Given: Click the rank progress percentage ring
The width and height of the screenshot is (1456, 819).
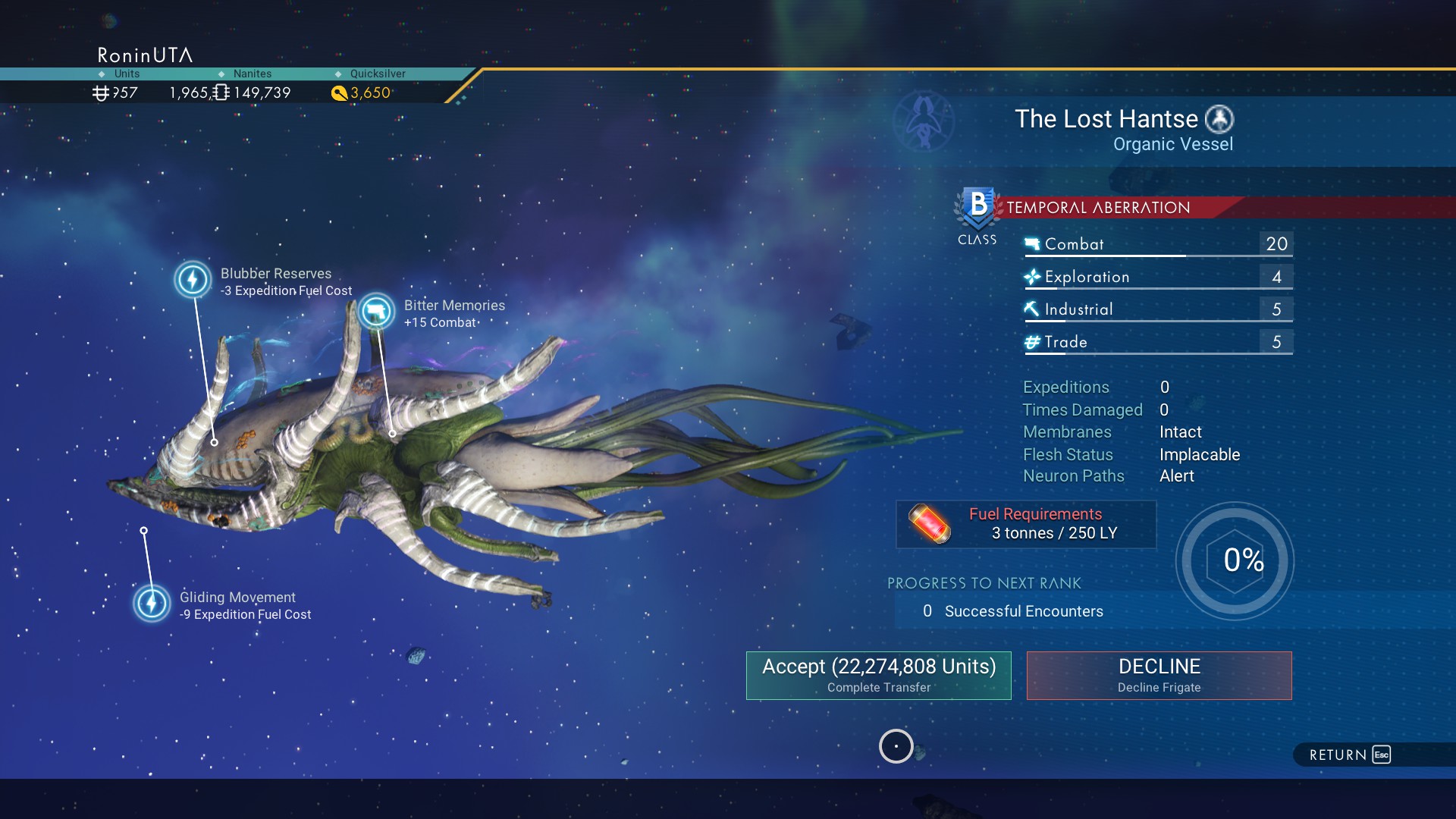Looking at the screenshot, I should tap(1235, 560).
